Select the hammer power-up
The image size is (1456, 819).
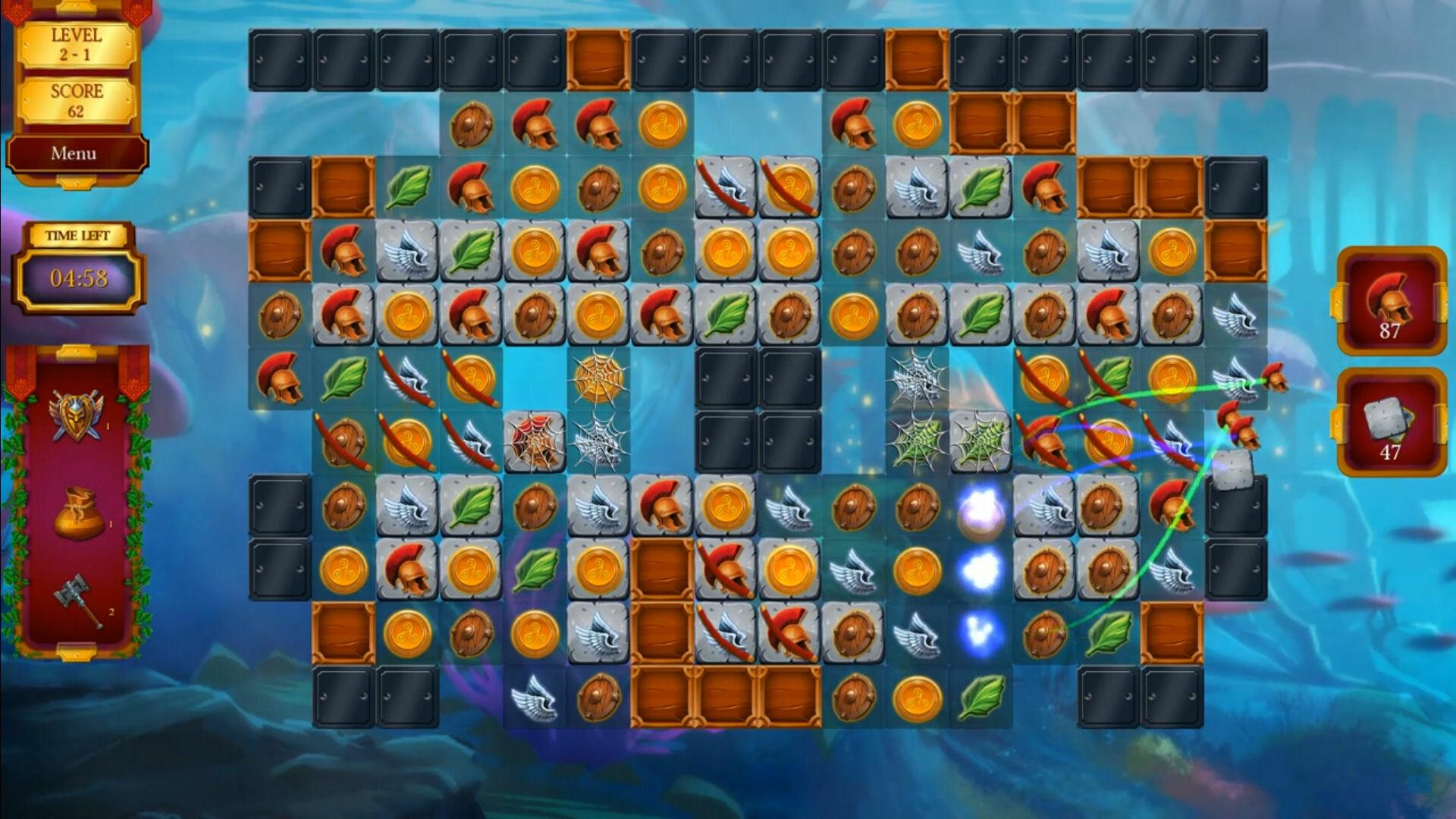coord(79,599)
